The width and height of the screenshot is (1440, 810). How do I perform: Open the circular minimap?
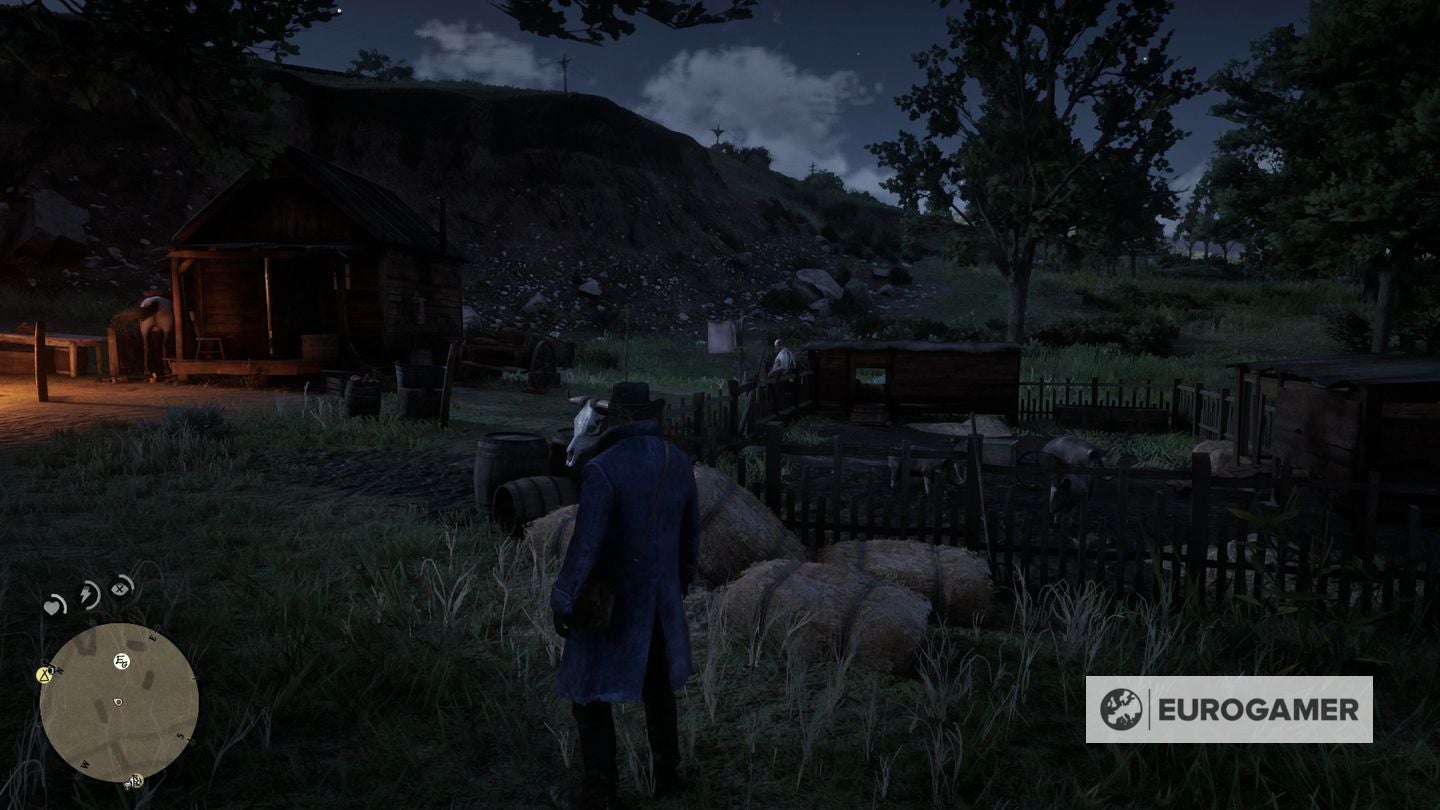pos(118,702)
